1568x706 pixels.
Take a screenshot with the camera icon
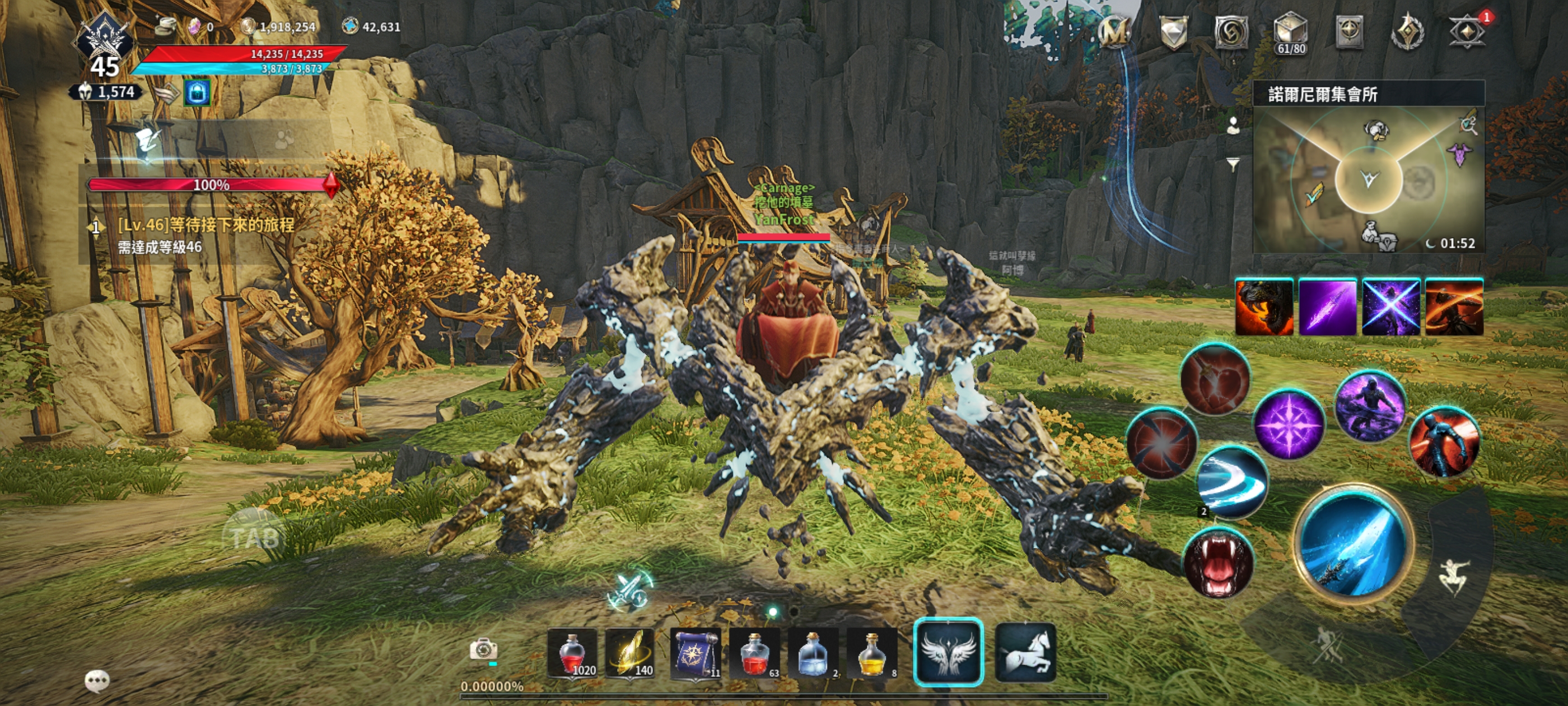(x=483, y=649)
